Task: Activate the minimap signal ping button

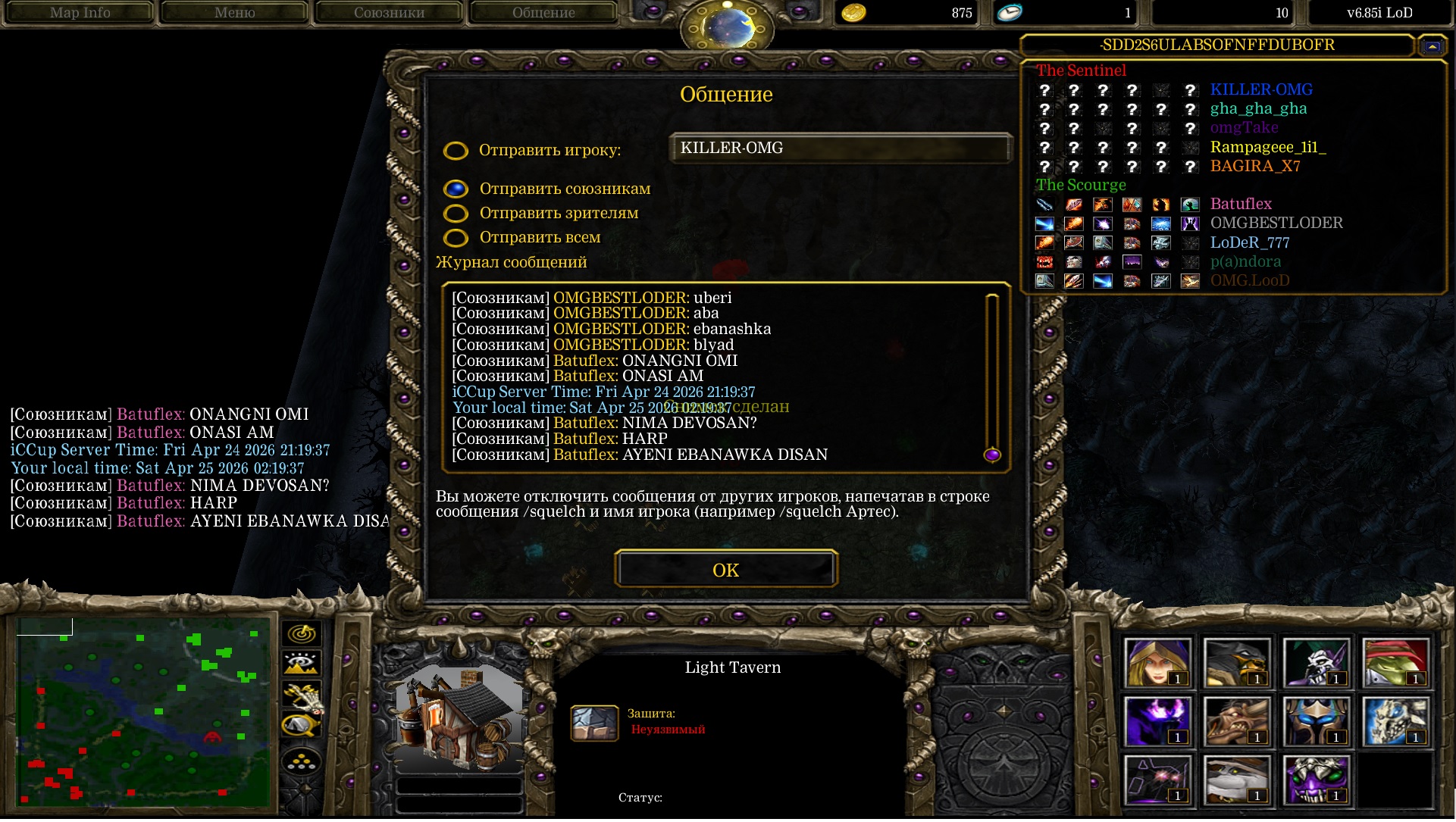Action: [x=302, y=633]
